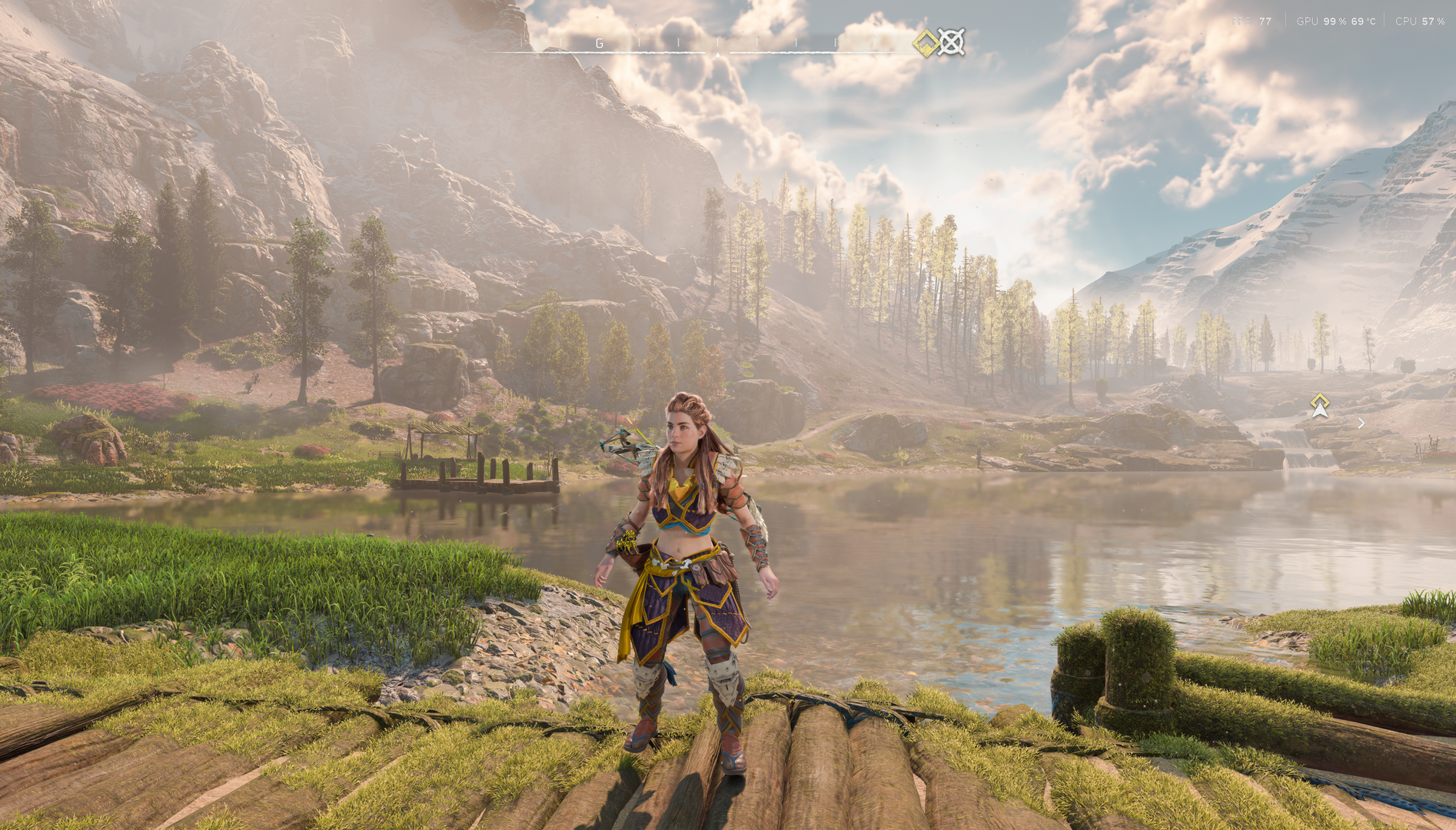Image resolution: width=1456 pixels, height=830 pixels.
Task: Click the quest waypoint marker above the waterfall
Action: point(1319,405)
